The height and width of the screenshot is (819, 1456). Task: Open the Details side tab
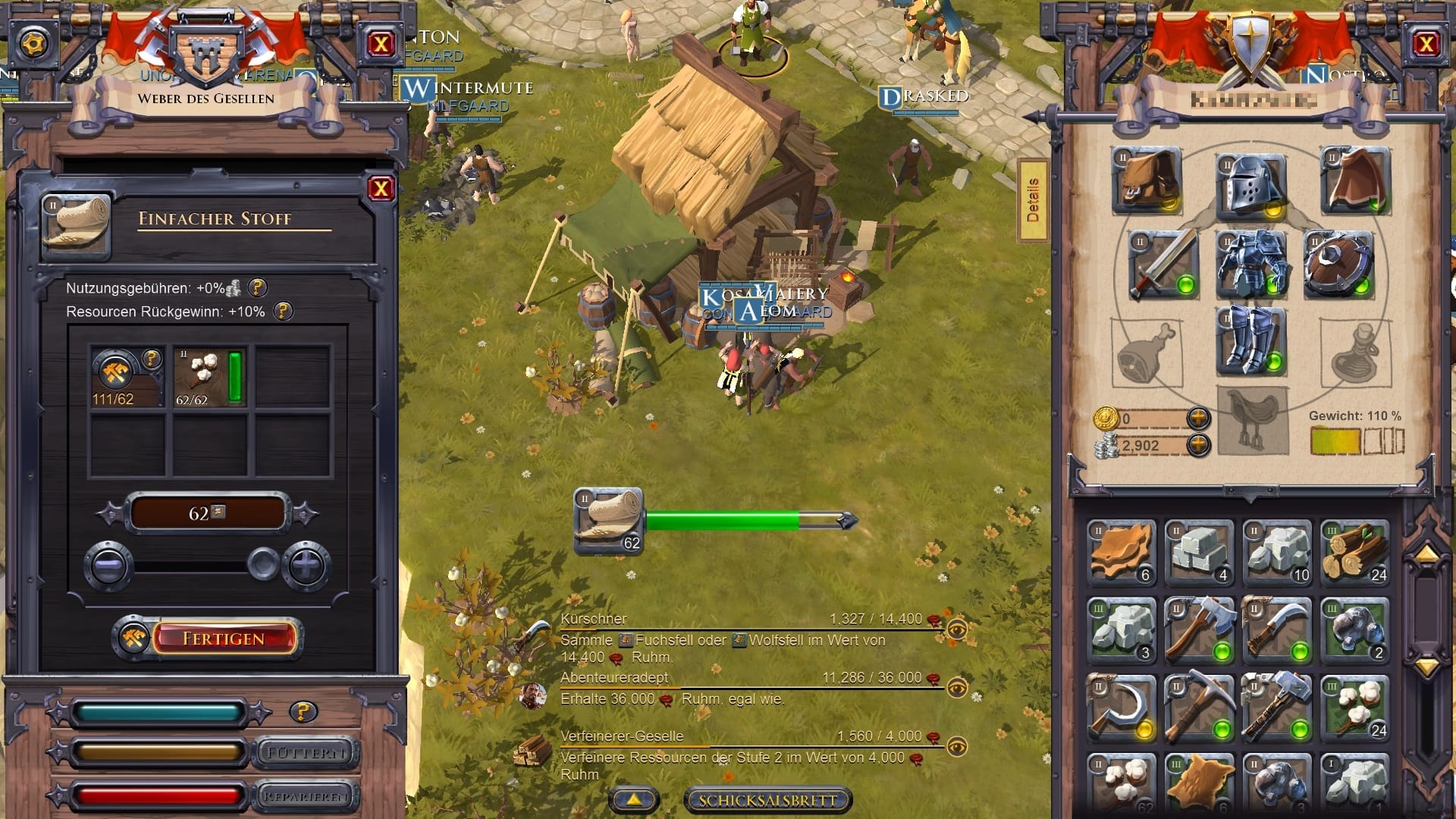[x=1032, y=201]
